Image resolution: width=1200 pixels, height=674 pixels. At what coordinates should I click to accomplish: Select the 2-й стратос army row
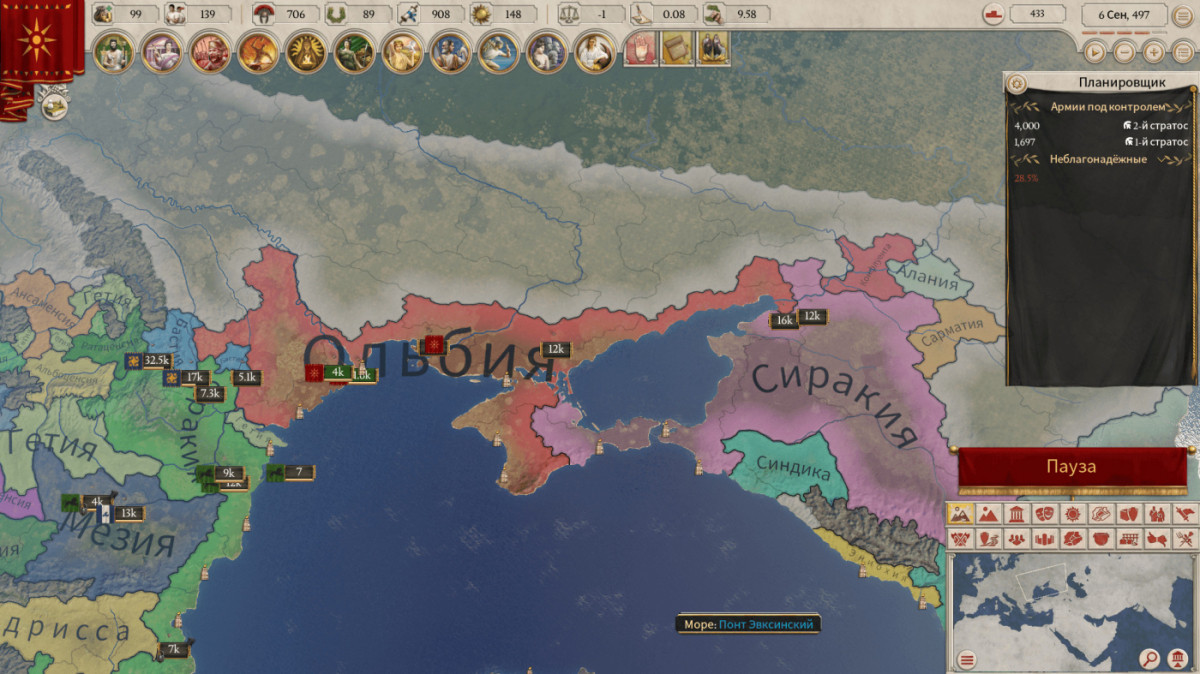(x=1100, y=126)
